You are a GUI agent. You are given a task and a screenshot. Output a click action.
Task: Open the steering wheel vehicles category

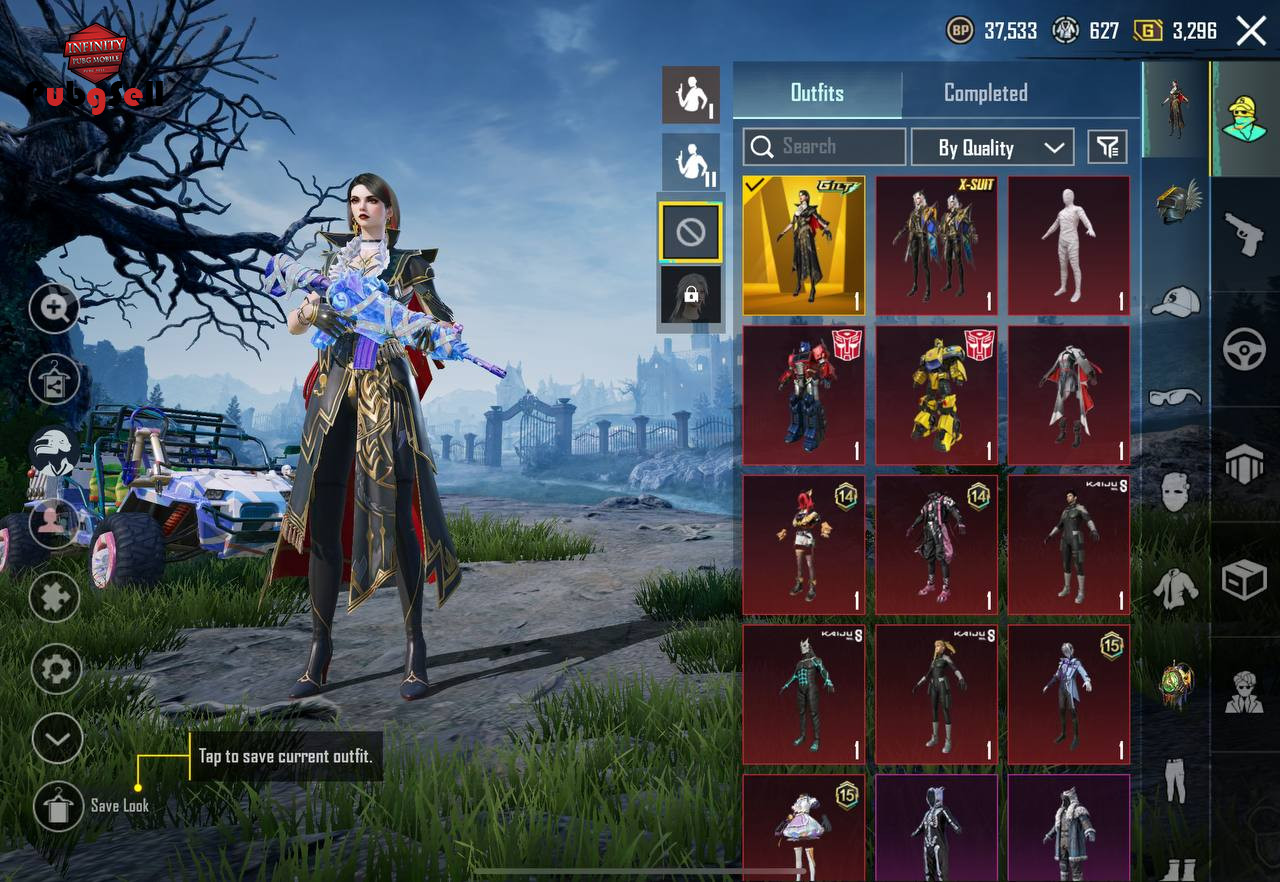coord(1245,348)
